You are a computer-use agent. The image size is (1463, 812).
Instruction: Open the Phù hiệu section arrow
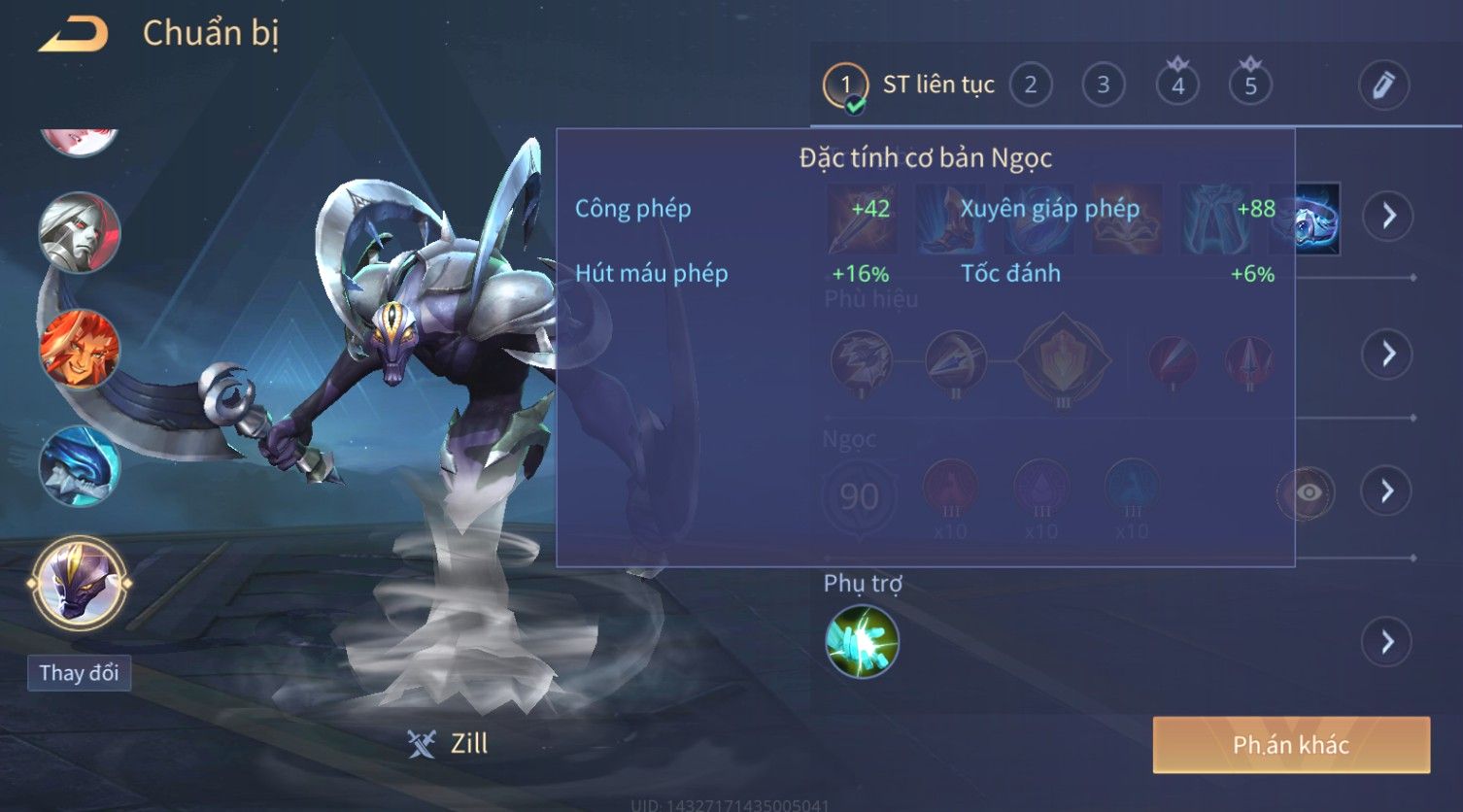(x=1388, y=354)
